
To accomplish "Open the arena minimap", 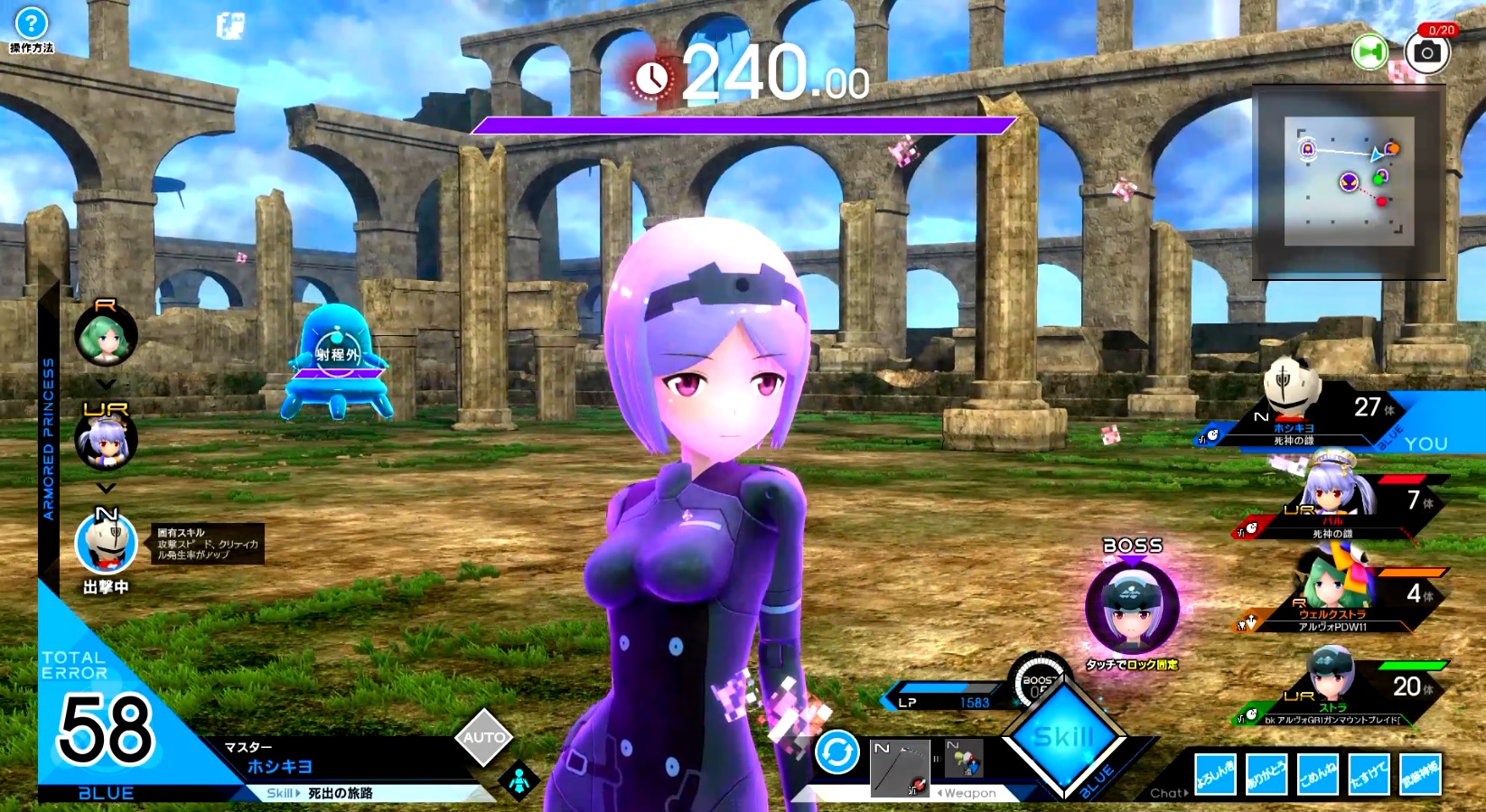I will click(1349, 181).
